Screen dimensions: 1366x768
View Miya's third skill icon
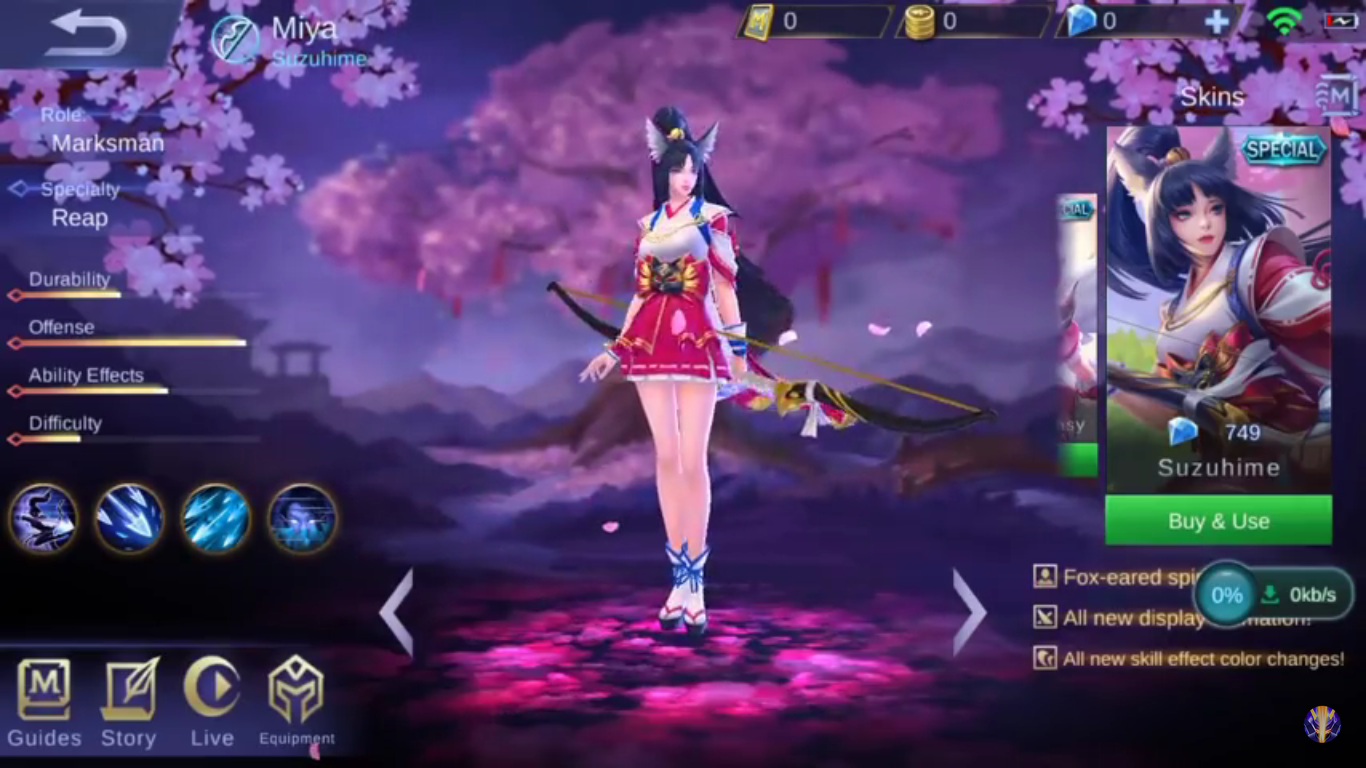[x=215, y=518]
